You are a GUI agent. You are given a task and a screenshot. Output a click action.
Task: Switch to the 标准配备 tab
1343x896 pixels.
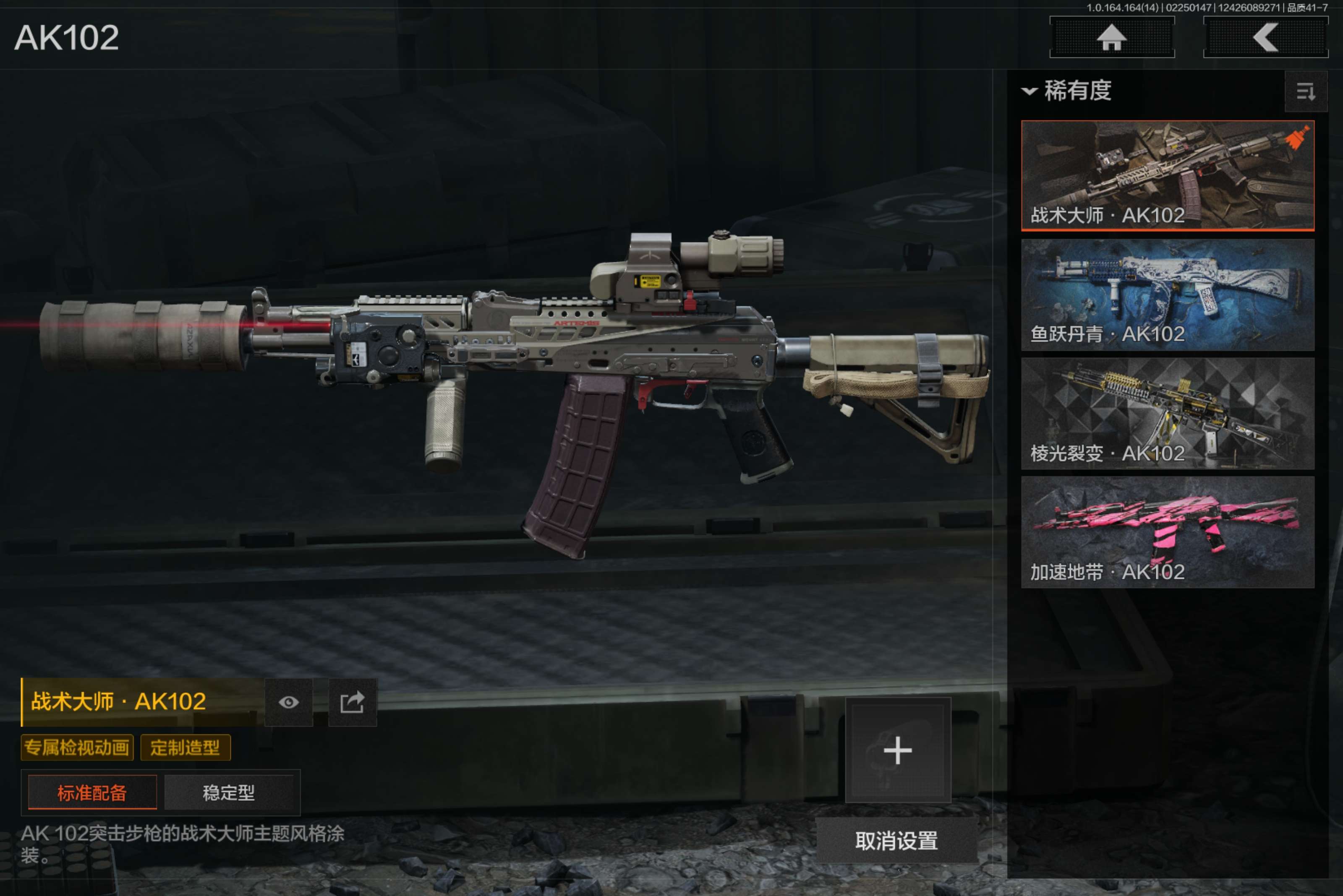click(x=92, y=792)
